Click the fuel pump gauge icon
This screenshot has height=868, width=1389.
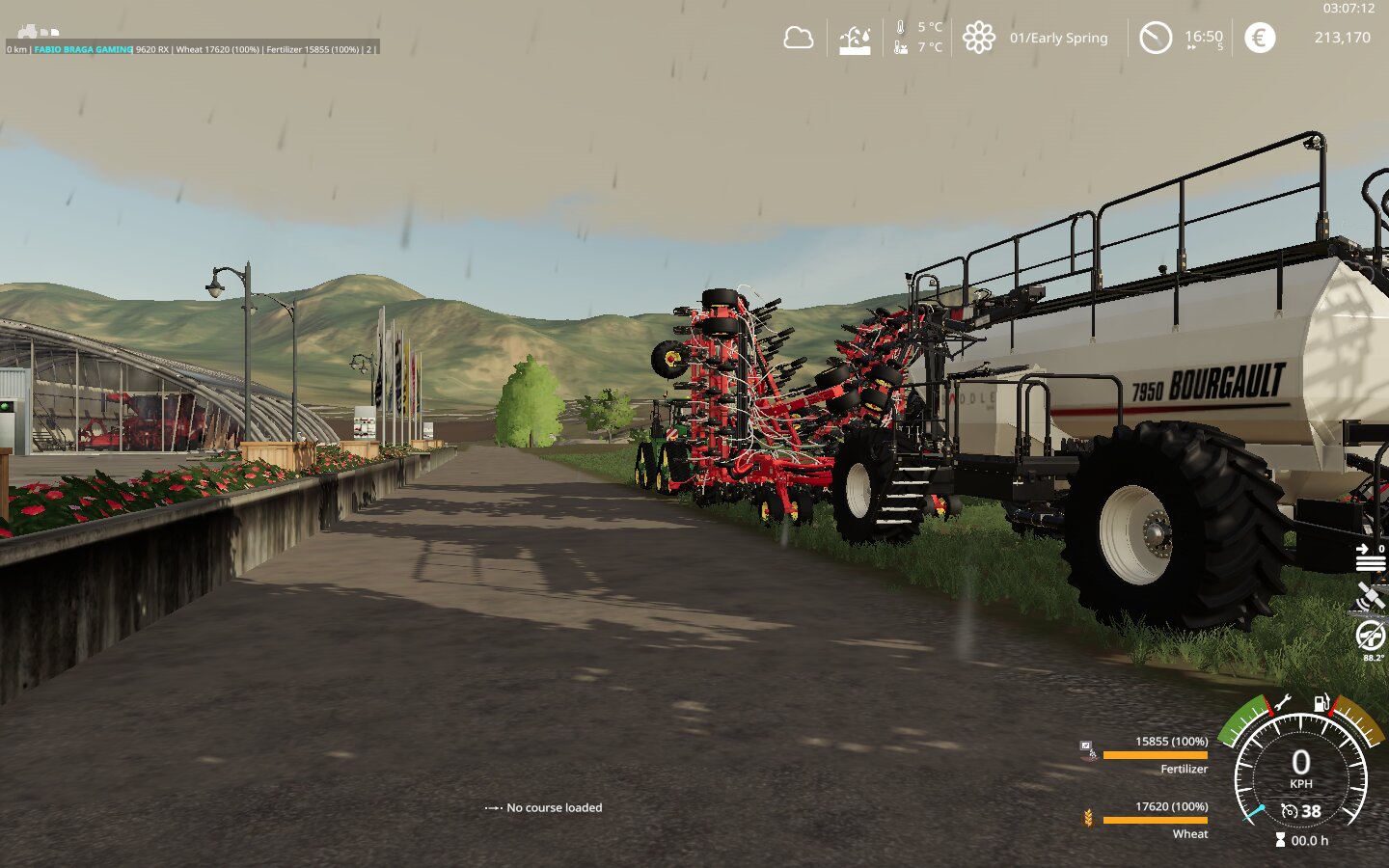1321,702
